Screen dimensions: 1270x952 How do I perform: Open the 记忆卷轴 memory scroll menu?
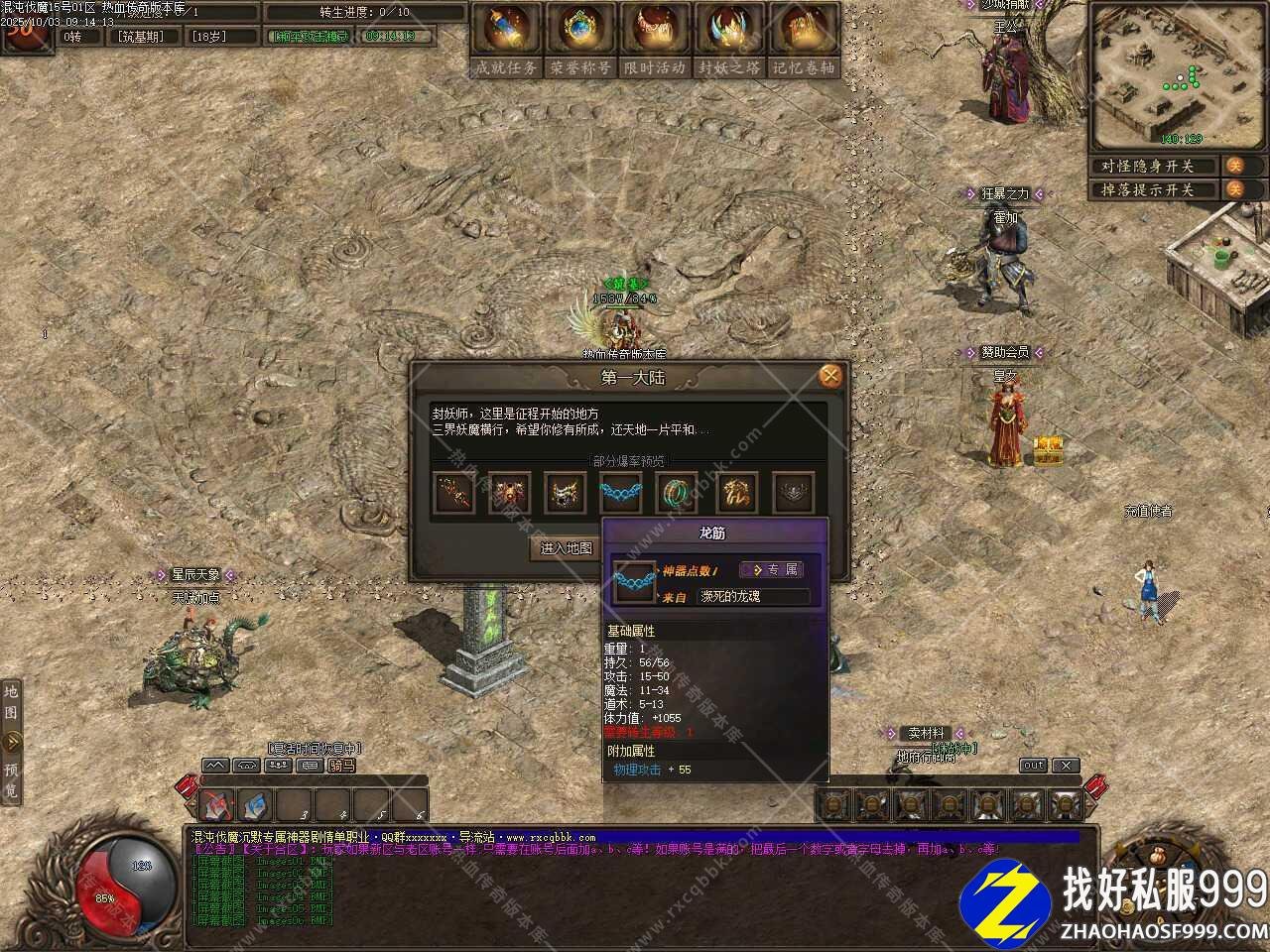pyautogui.click(x=804, y=40)
